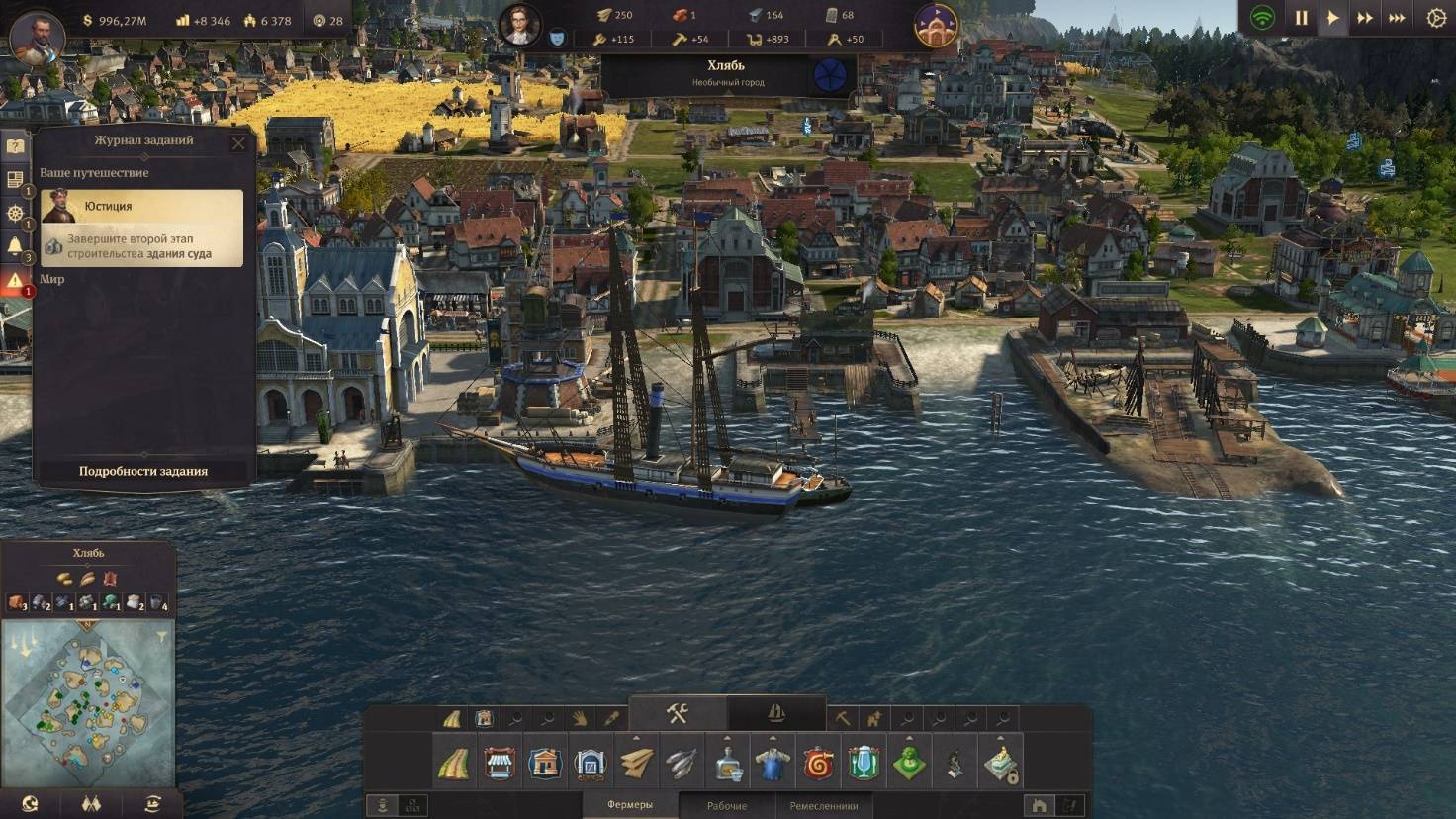Select the marketplace building icon
Image resolution: width=1456 pixels, height=819 pixels.
point(500,763)
